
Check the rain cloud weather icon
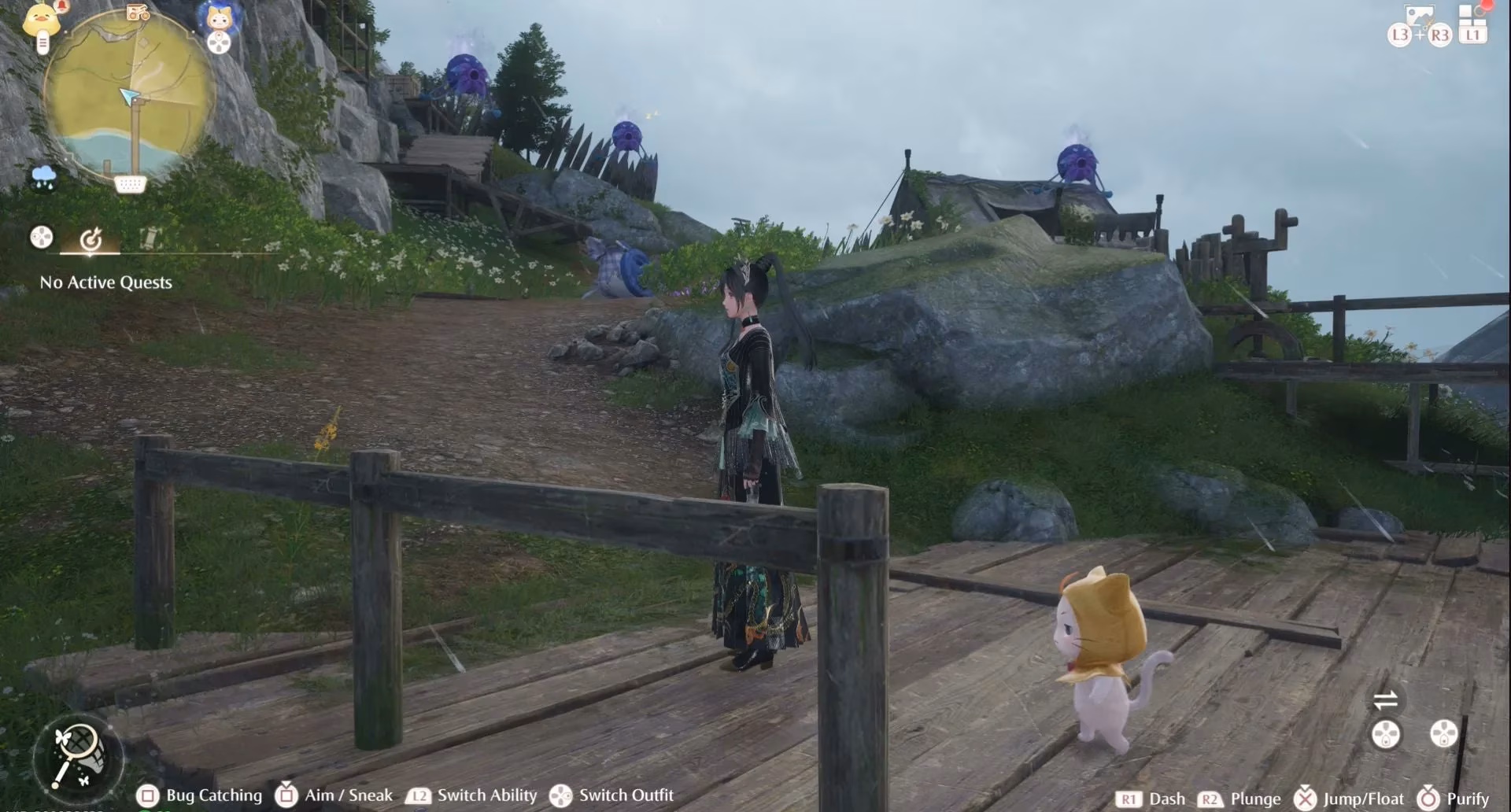pos(42,176)
